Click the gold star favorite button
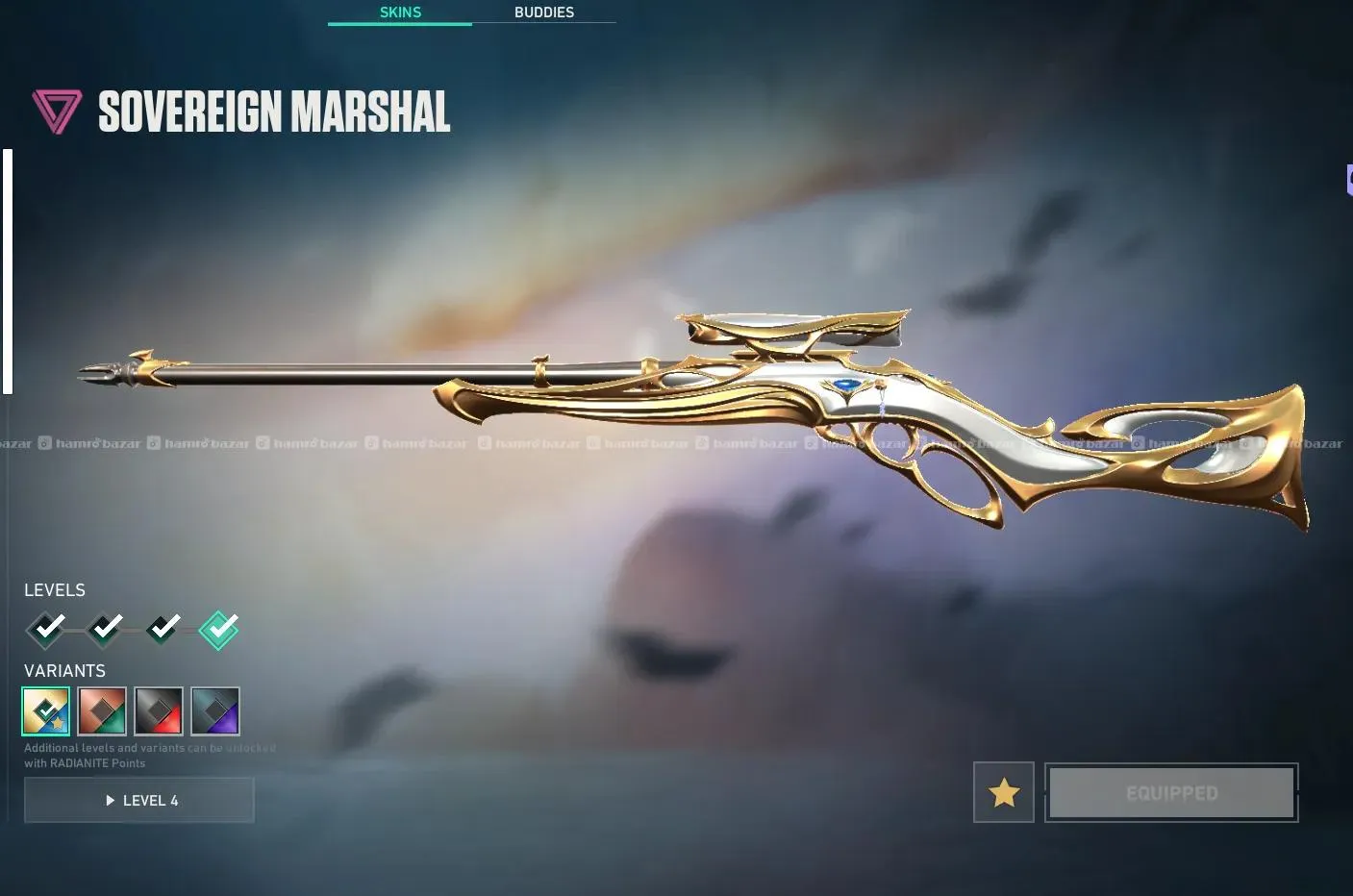Screen dimensions: 1353x896 click(1003, 792)
